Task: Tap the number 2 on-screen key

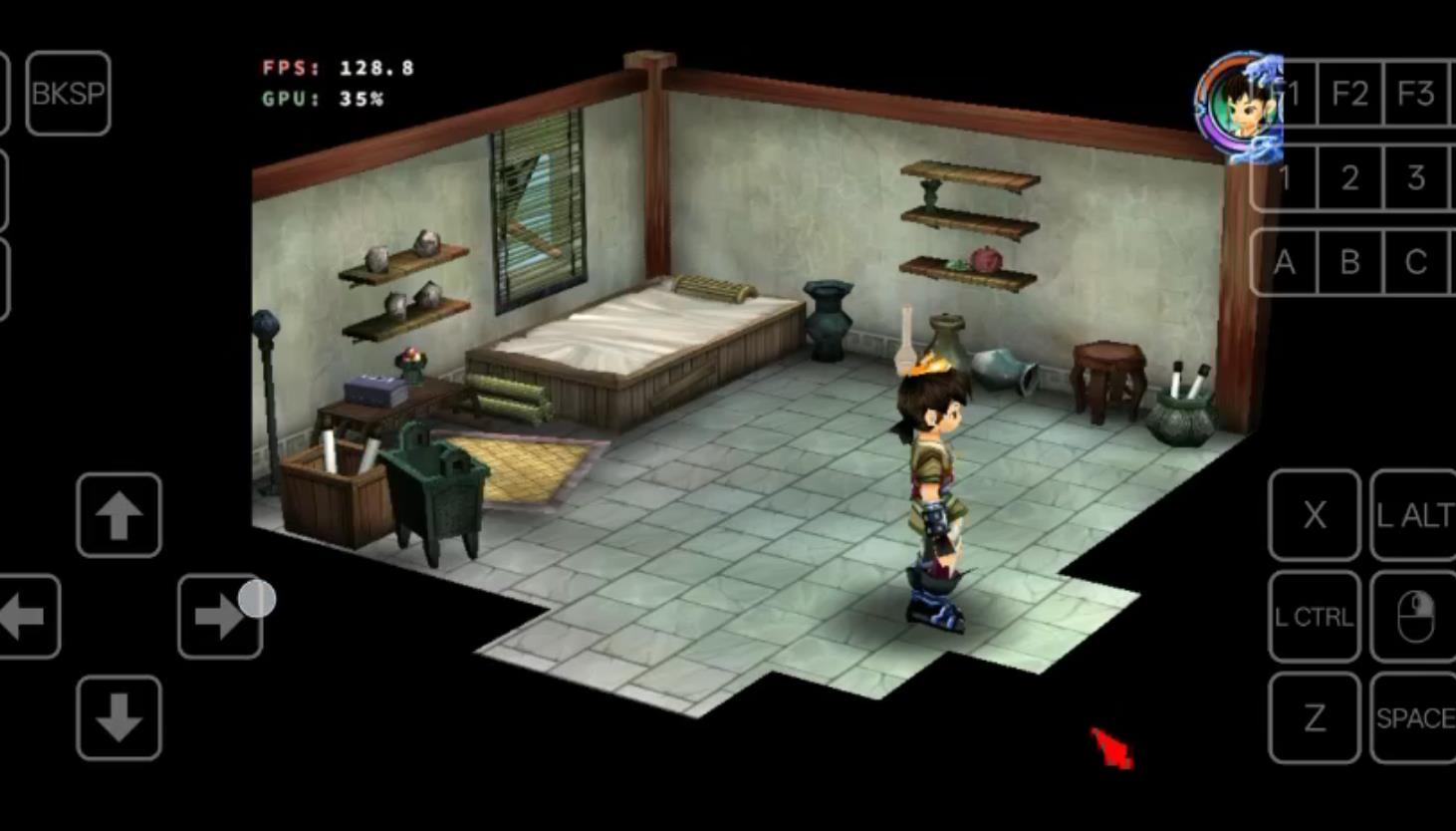Action: [1349, 177]
